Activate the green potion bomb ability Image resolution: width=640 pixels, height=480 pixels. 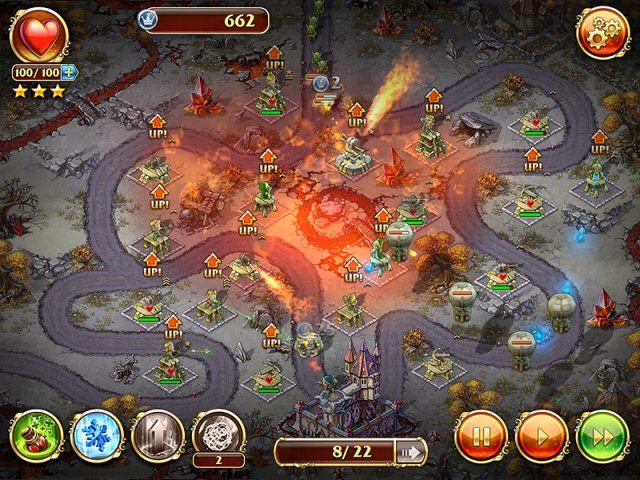click(x=37, y=435)
